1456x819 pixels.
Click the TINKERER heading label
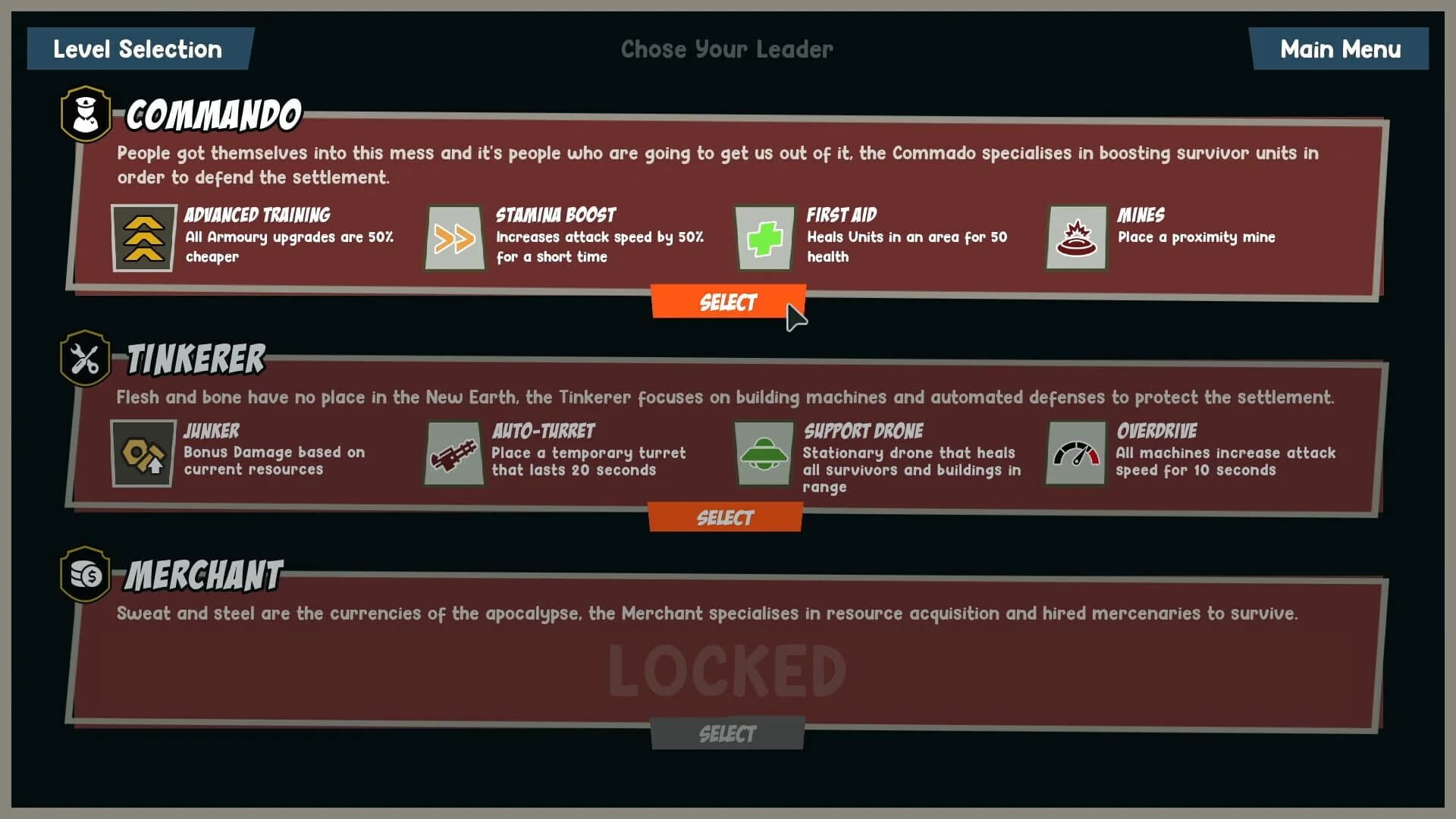(x=194, y=360)
